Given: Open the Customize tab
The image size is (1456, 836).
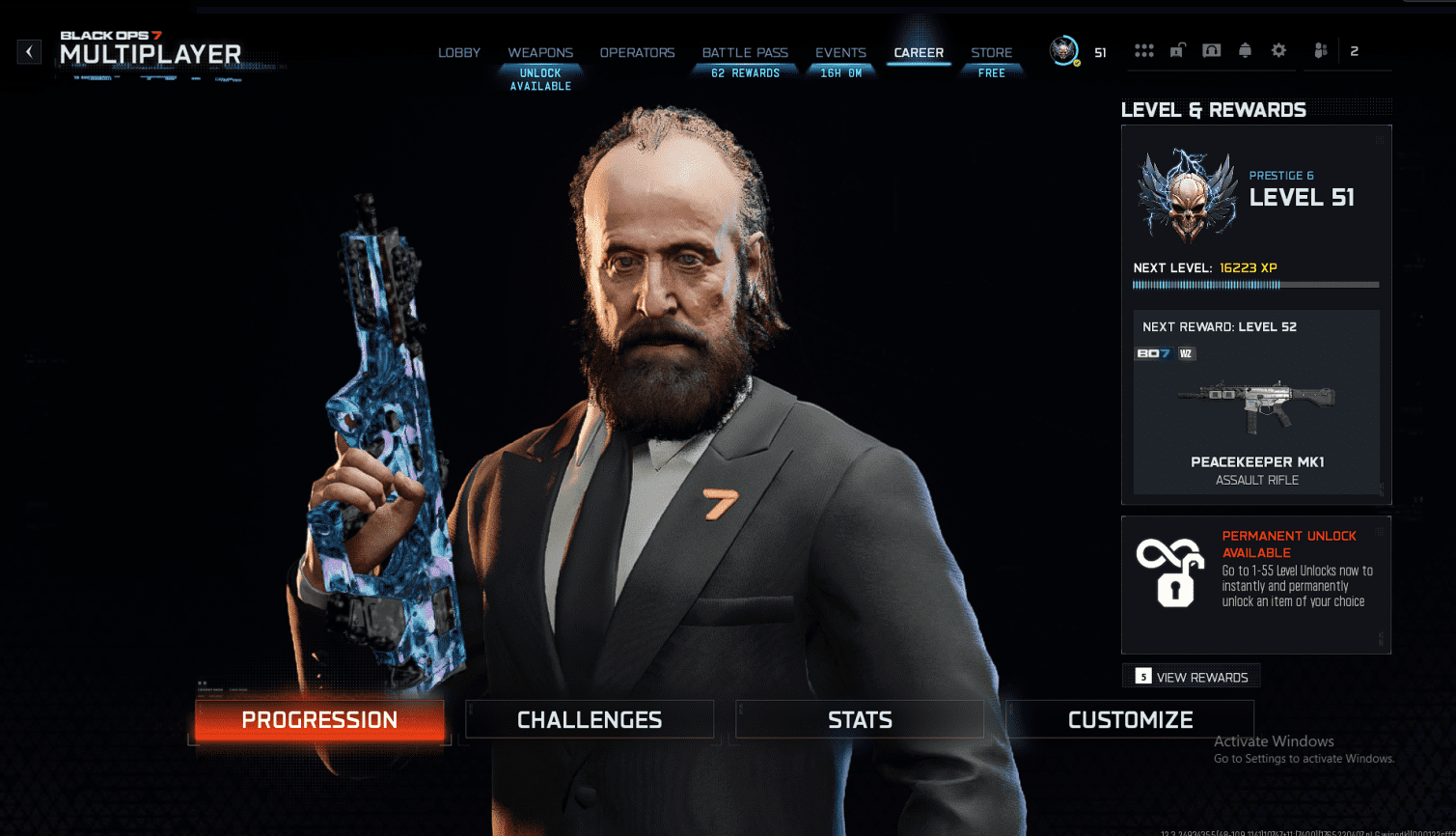Looking at the screenshot, I should 1130,719.
